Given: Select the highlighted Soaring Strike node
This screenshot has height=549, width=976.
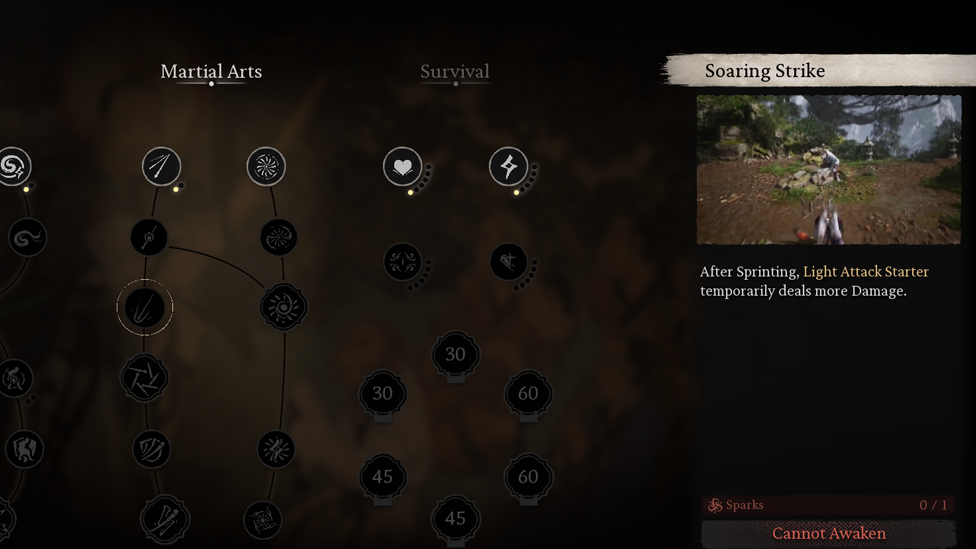Looking at the screenshot, I should pos(145,307).
